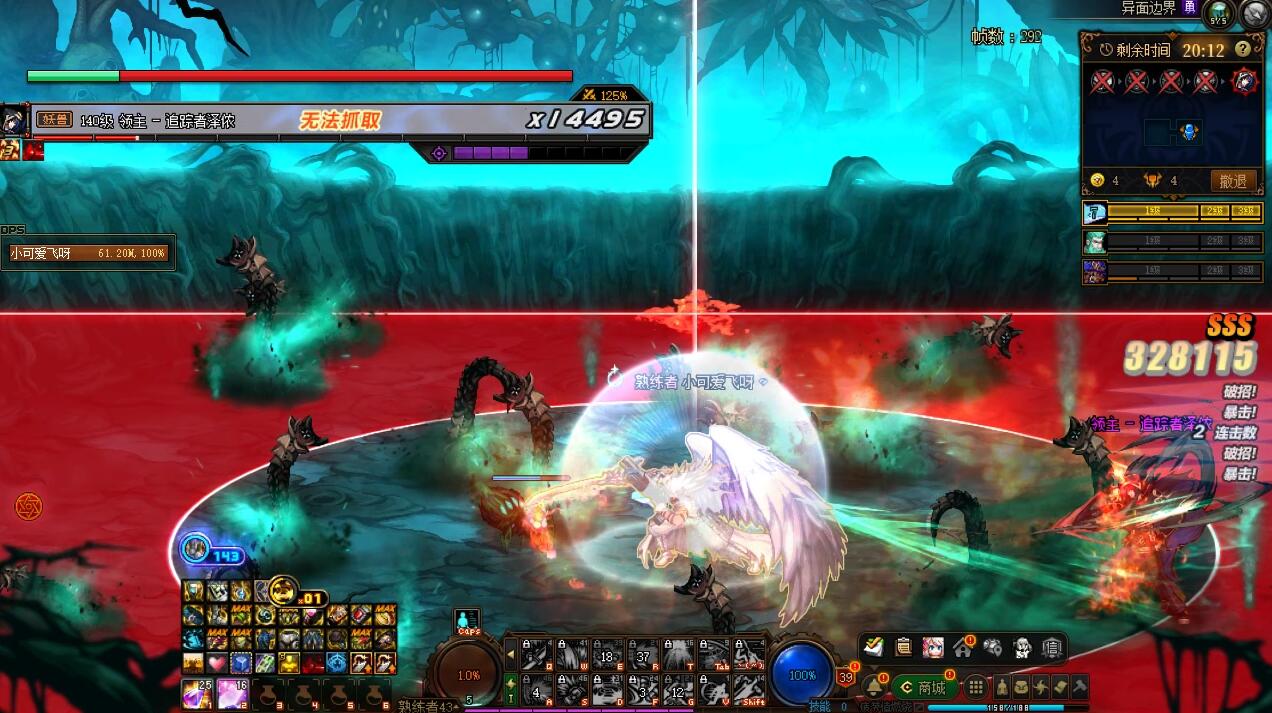The height and width of the screenshot is (713, 1272).
Task: Open the house icon with alert
Action: click(963, 647)
